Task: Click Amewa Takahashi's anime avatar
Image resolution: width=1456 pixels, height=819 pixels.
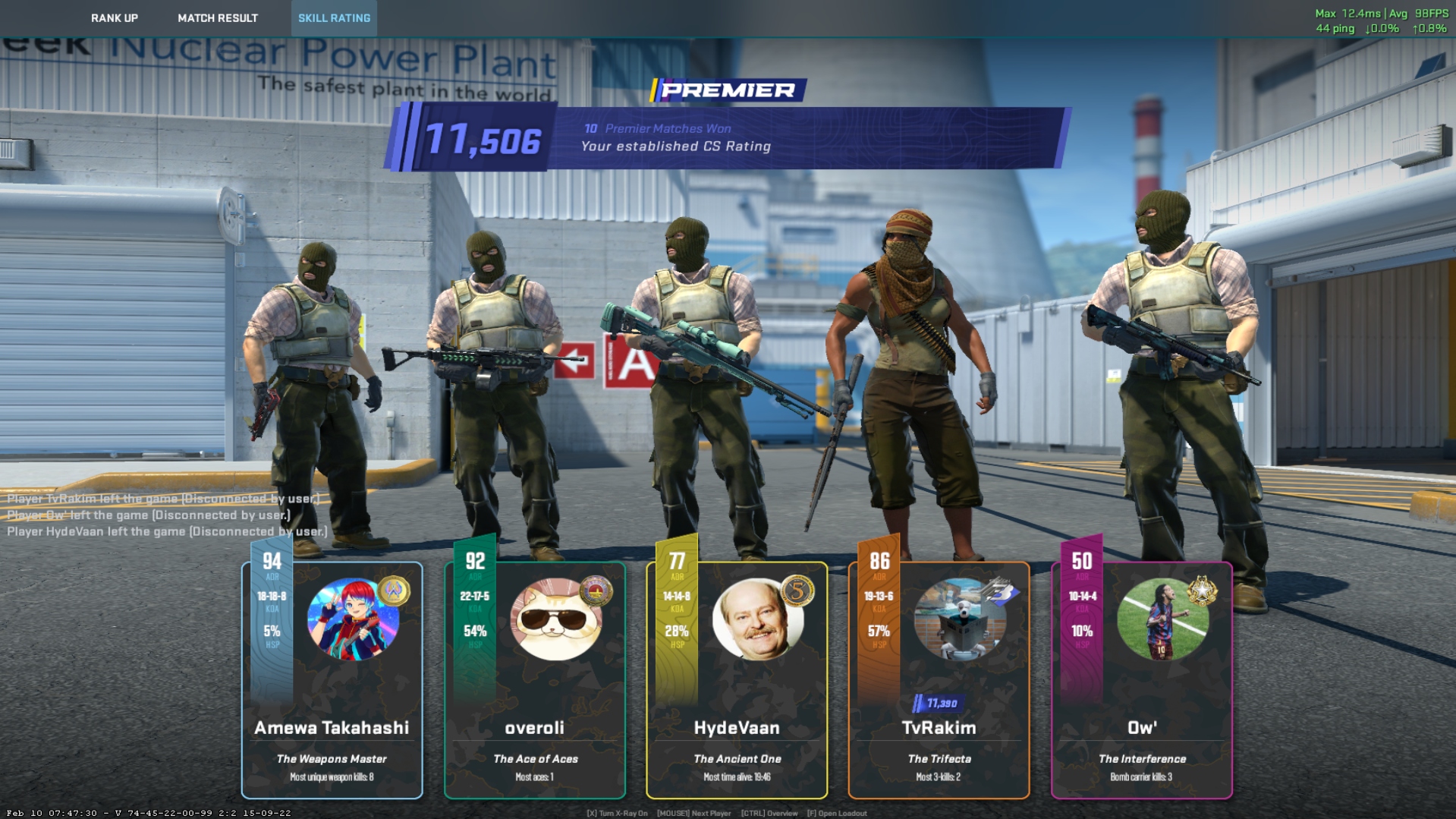Action: pyautogui.click(x=353, y=619)
